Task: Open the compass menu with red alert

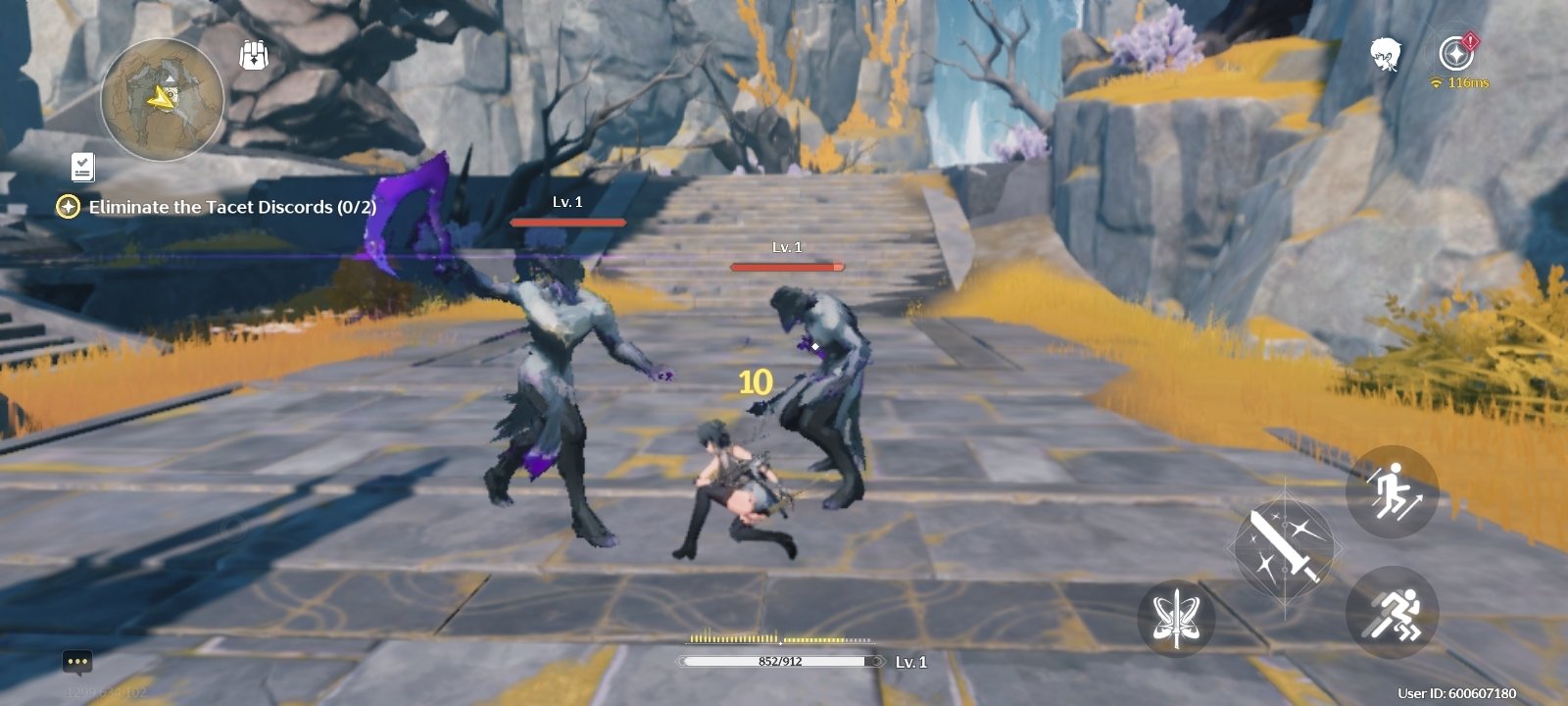Action: tap(1456, 53)
